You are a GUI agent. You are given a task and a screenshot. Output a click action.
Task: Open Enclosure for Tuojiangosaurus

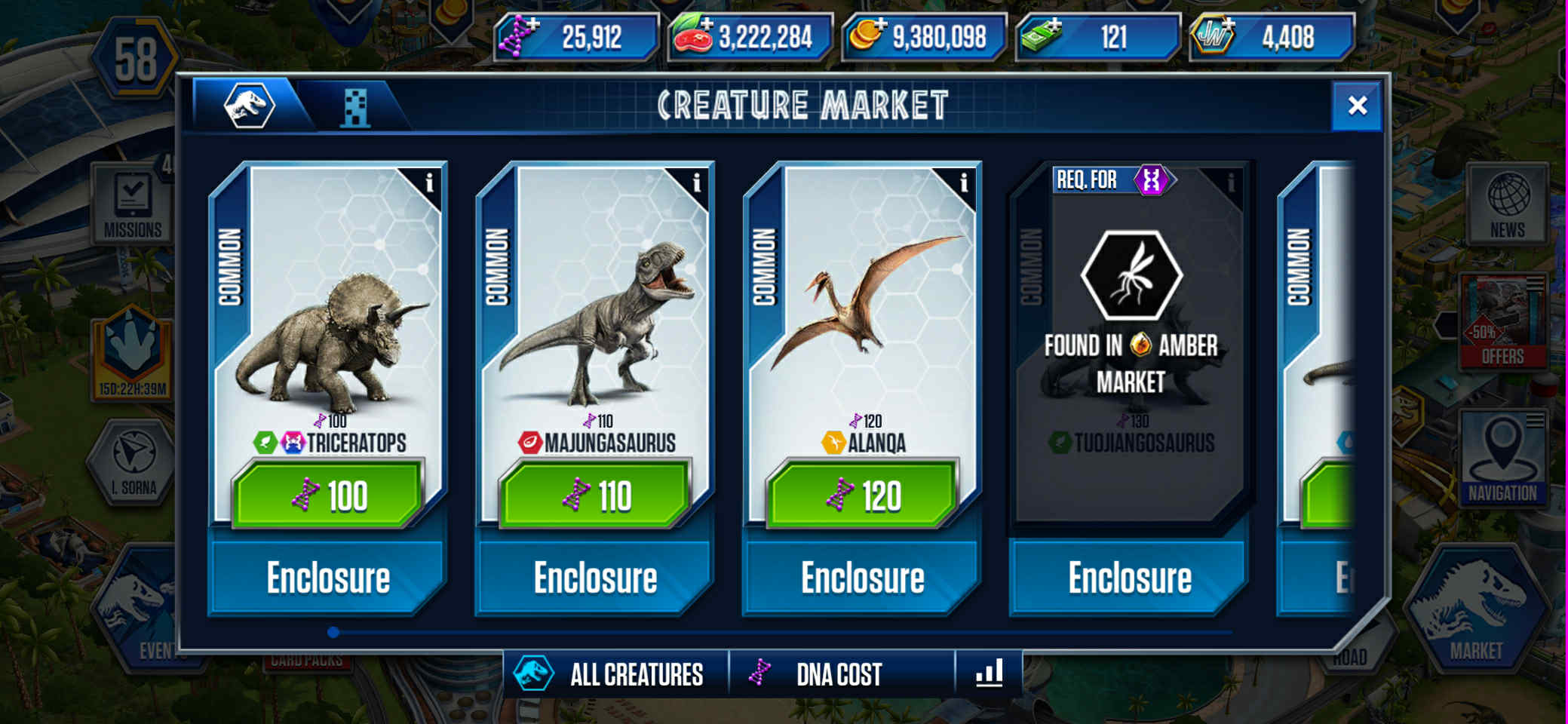tap(1130, 578)
